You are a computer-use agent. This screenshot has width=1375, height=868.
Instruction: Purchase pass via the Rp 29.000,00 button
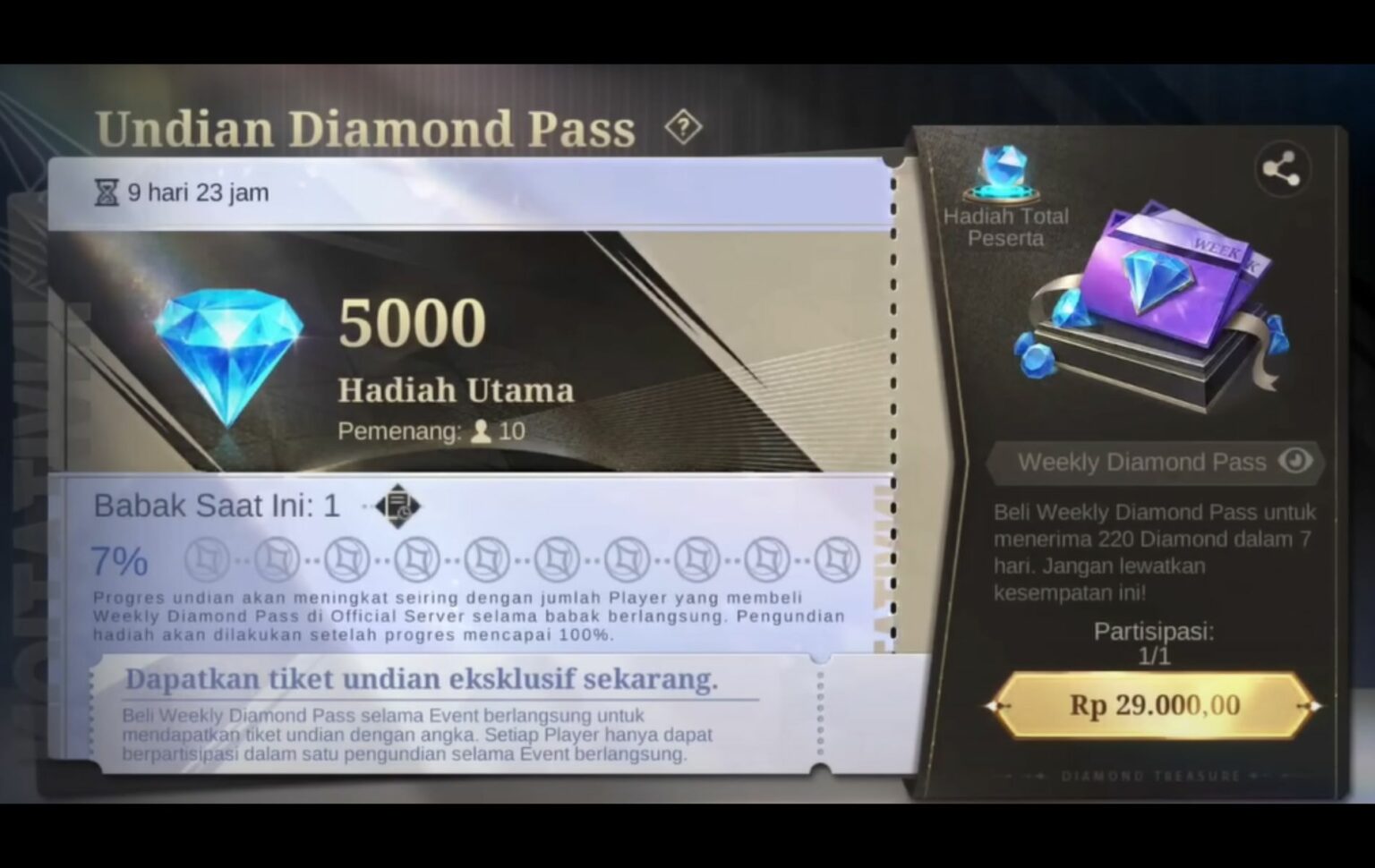pos(1153,704)
